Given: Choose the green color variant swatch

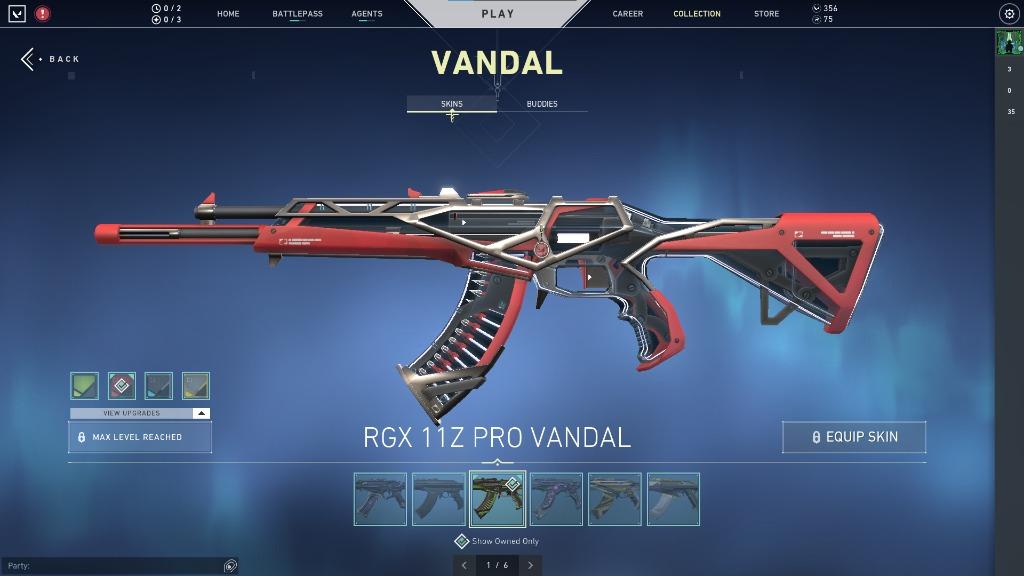Looking at the screenshot, I should pyautogui.click(x=84, y=386).
